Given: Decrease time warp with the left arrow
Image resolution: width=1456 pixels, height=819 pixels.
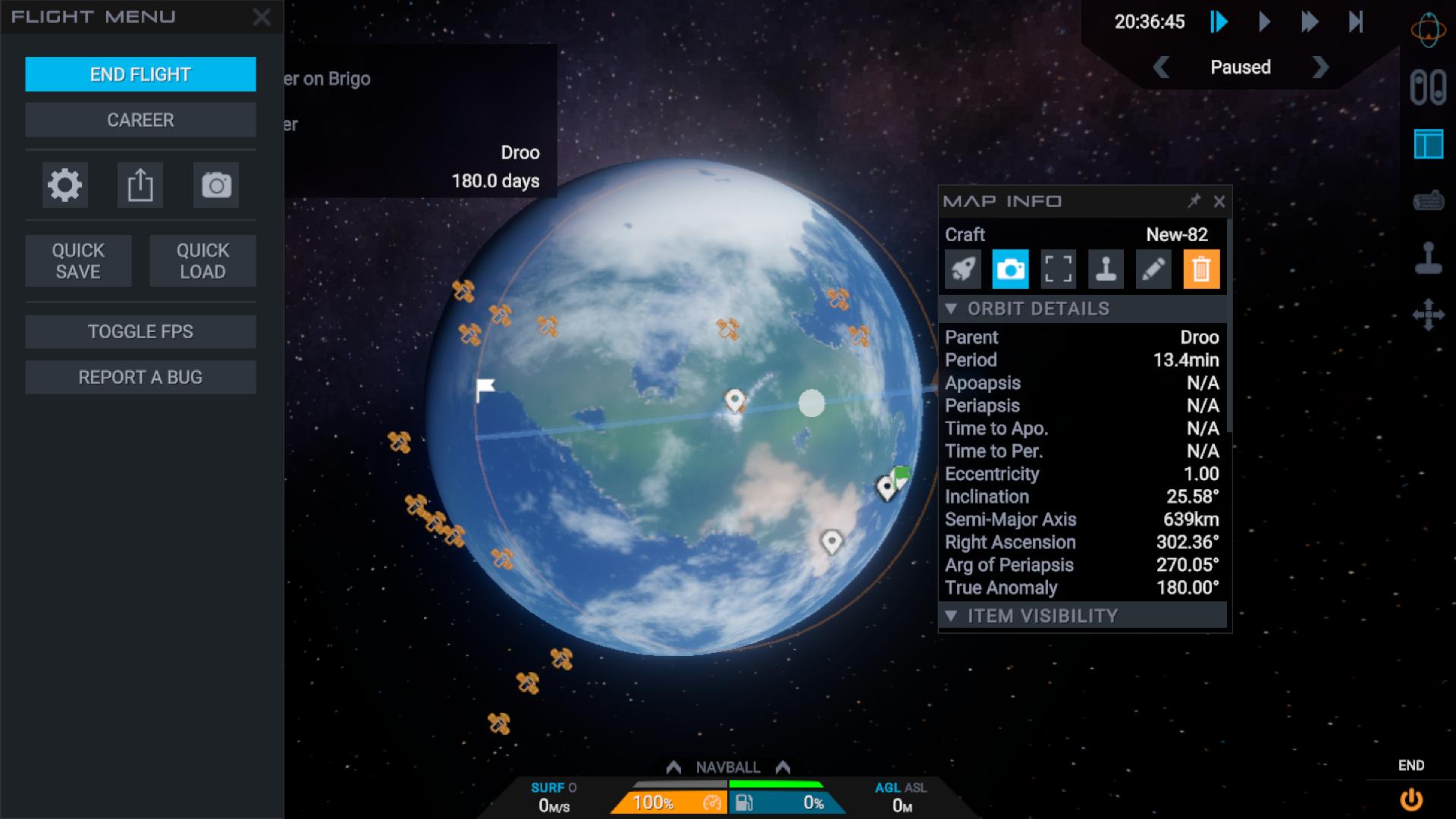Looking at the screenshot, I should (1161, 67).
